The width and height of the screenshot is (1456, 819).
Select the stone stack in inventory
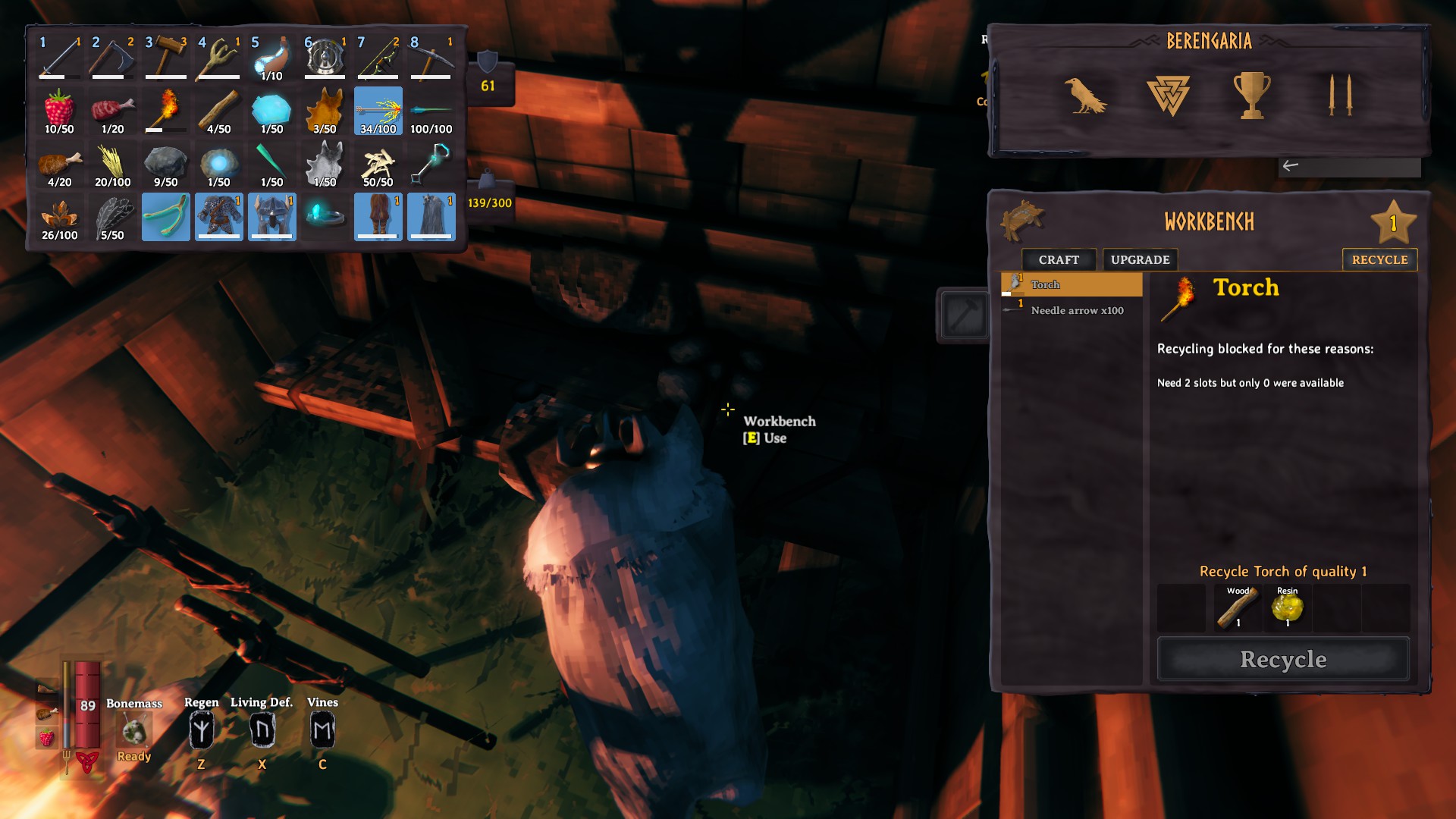(166, 164)
